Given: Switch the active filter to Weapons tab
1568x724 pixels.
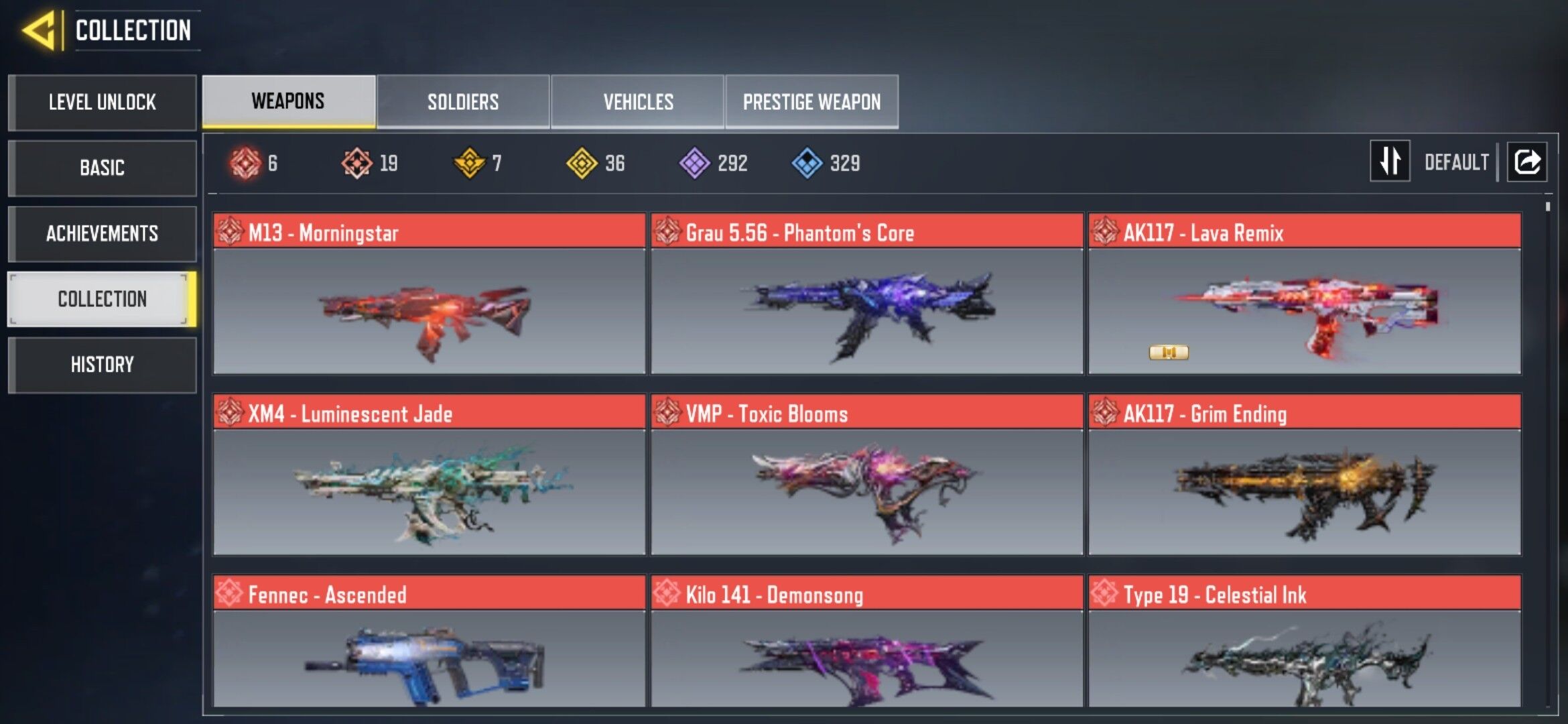Looking at the screenshot, I should [x=288, y=101].
